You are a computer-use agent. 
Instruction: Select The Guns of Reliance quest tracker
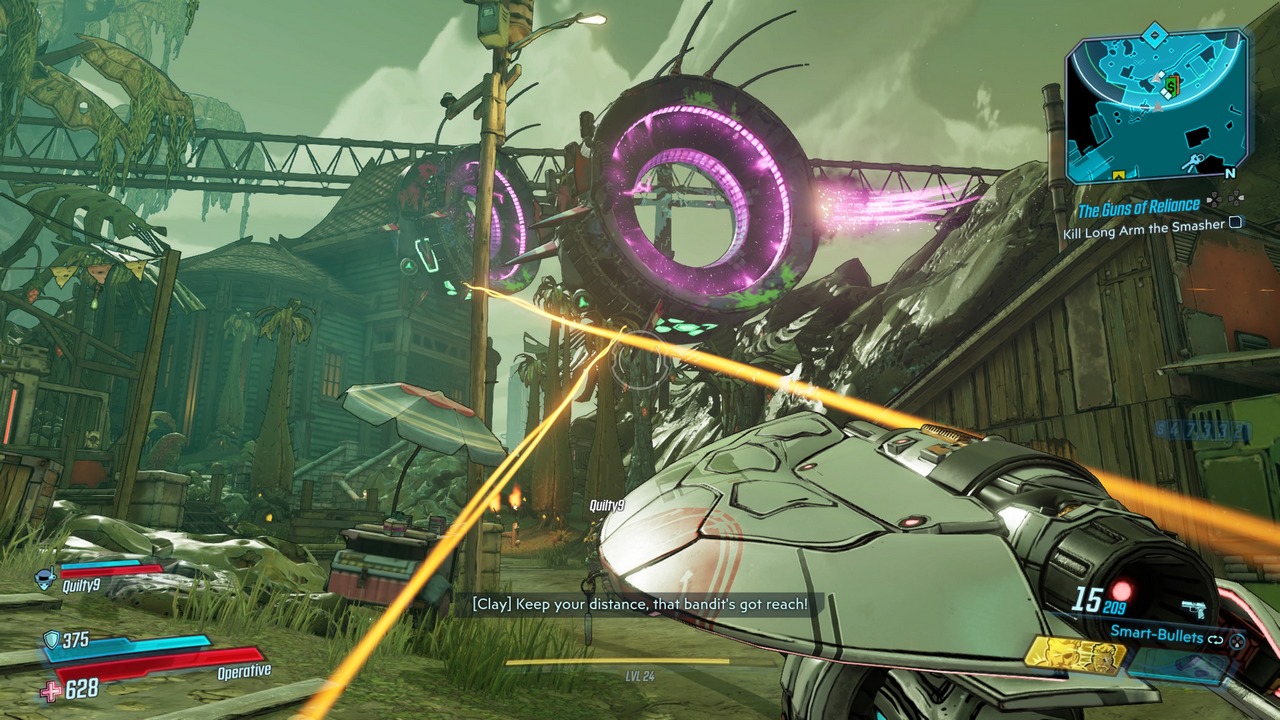[1137, 208]
